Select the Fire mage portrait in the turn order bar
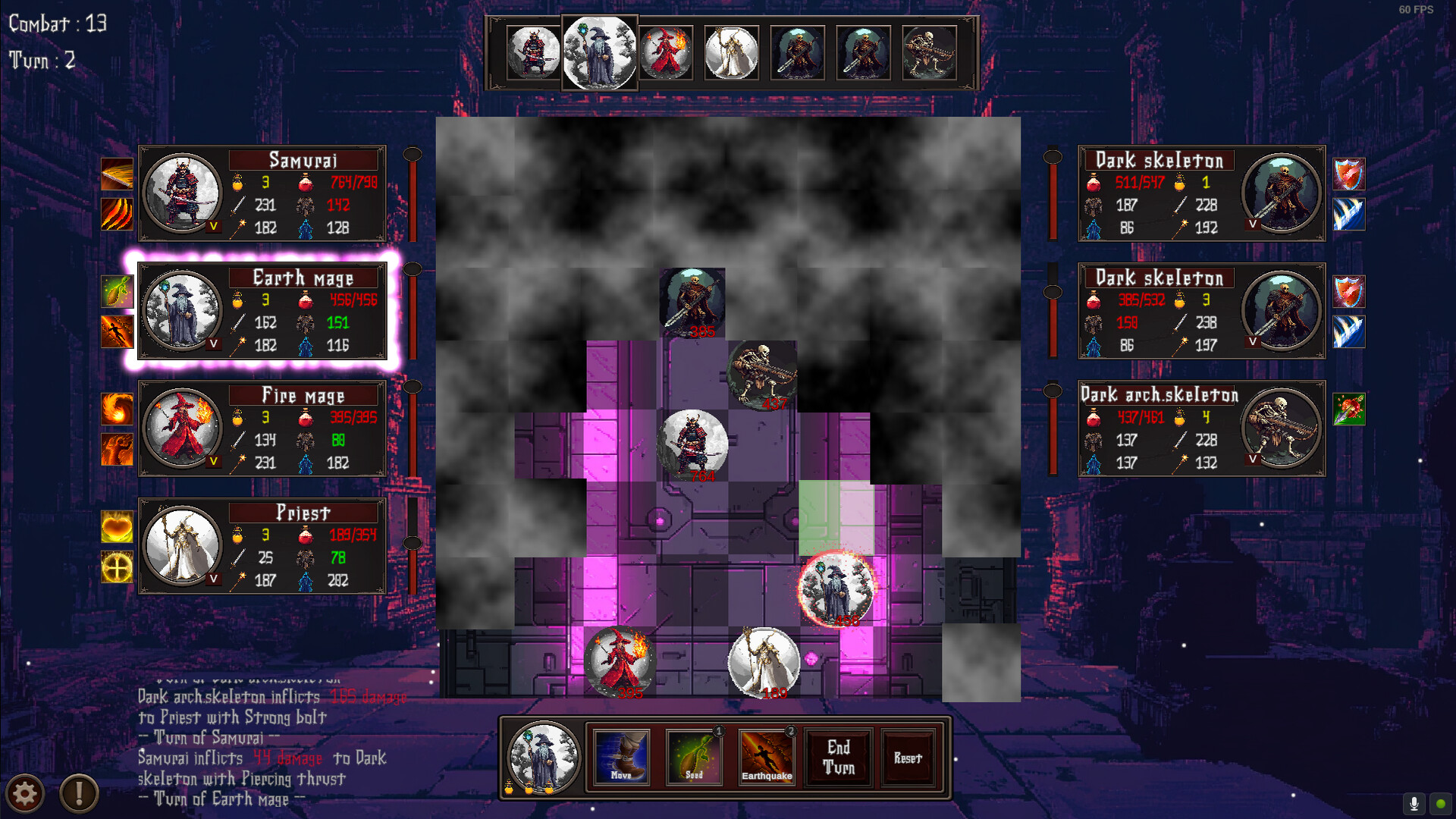Viewport: 1456px width, 819px height. [666, 53]
